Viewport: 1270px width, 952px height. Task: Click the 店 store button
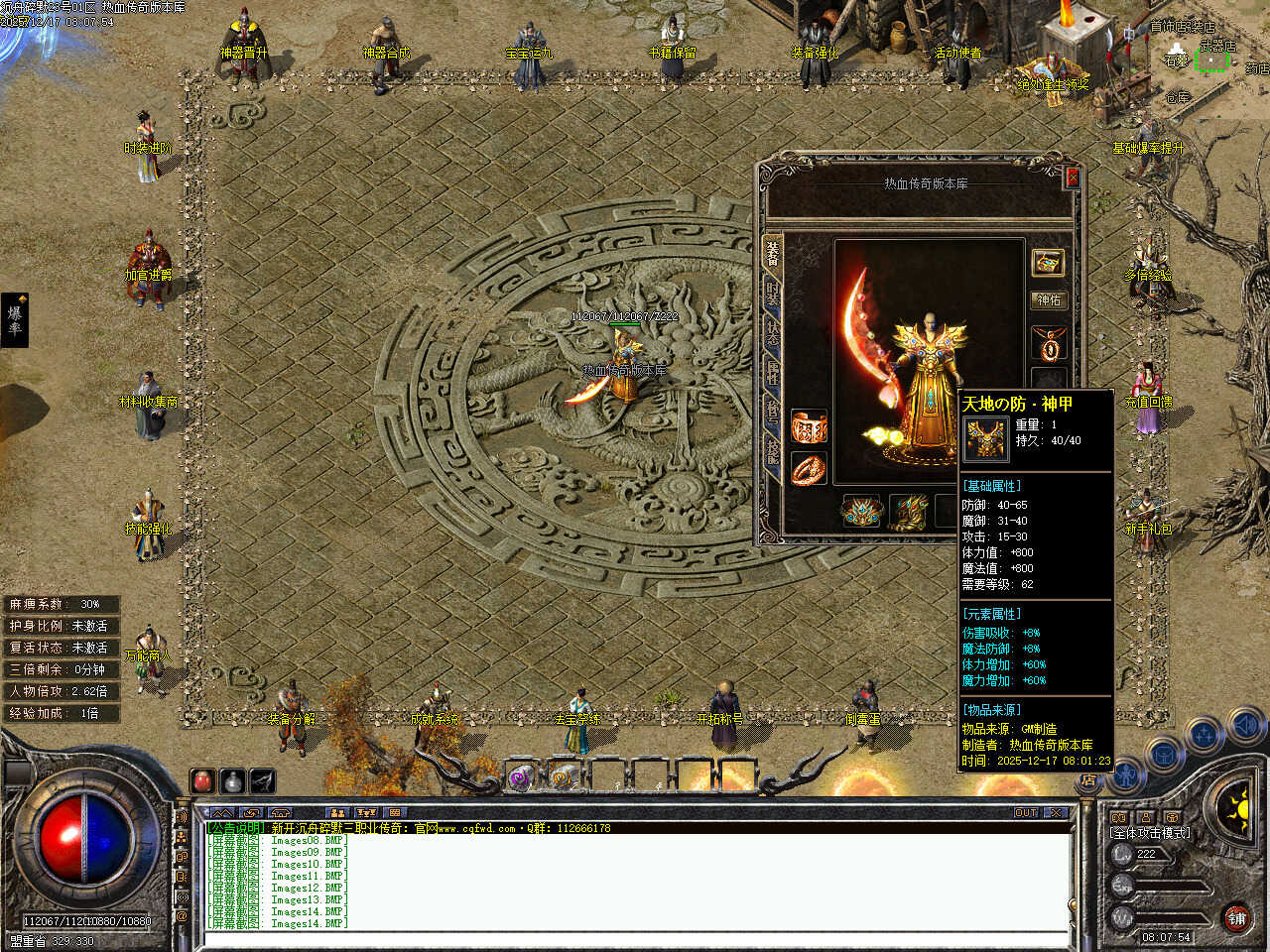pyautogui.click(x=1088, y=781)
